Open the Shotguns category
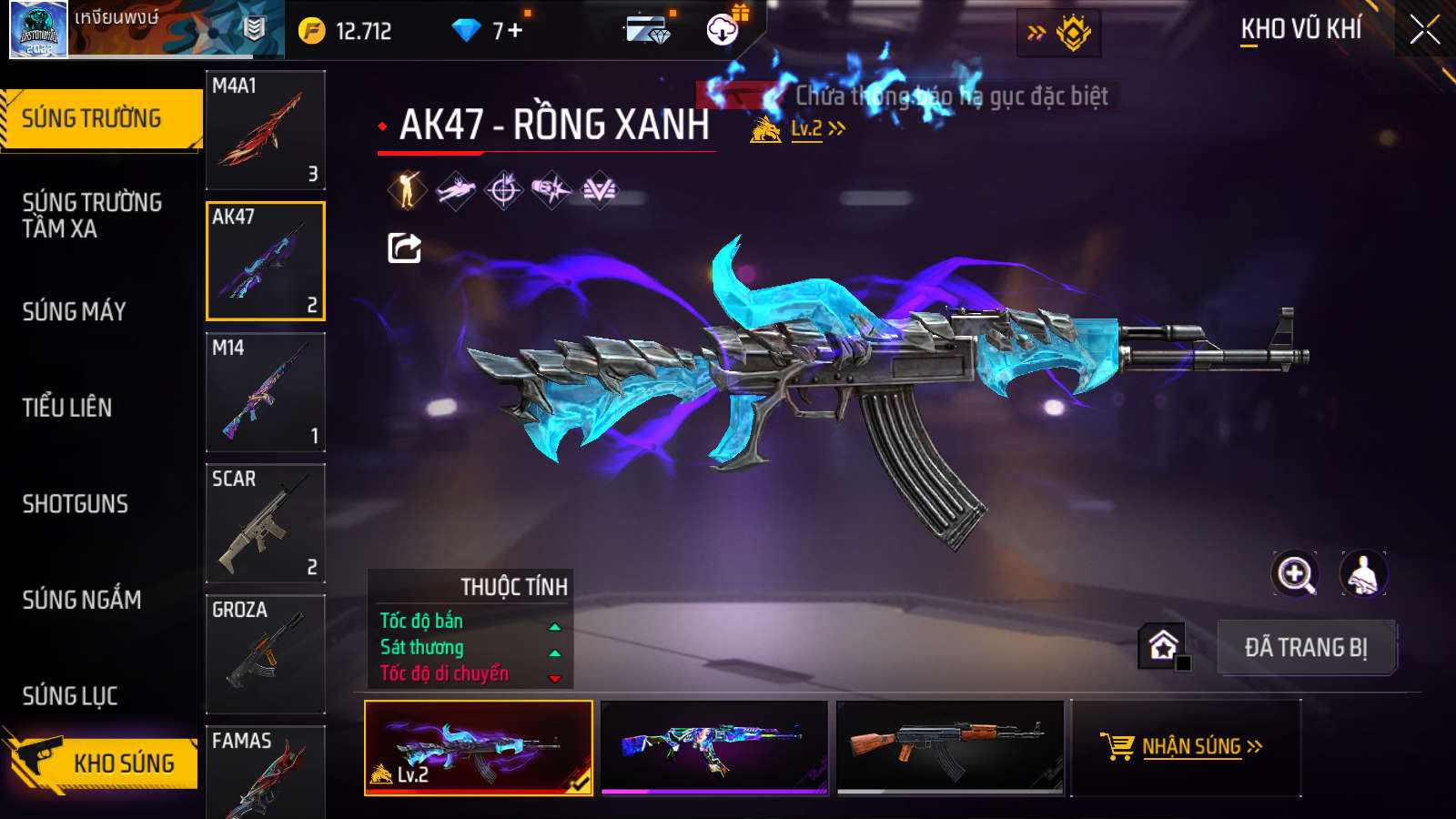 pos(76,504)
